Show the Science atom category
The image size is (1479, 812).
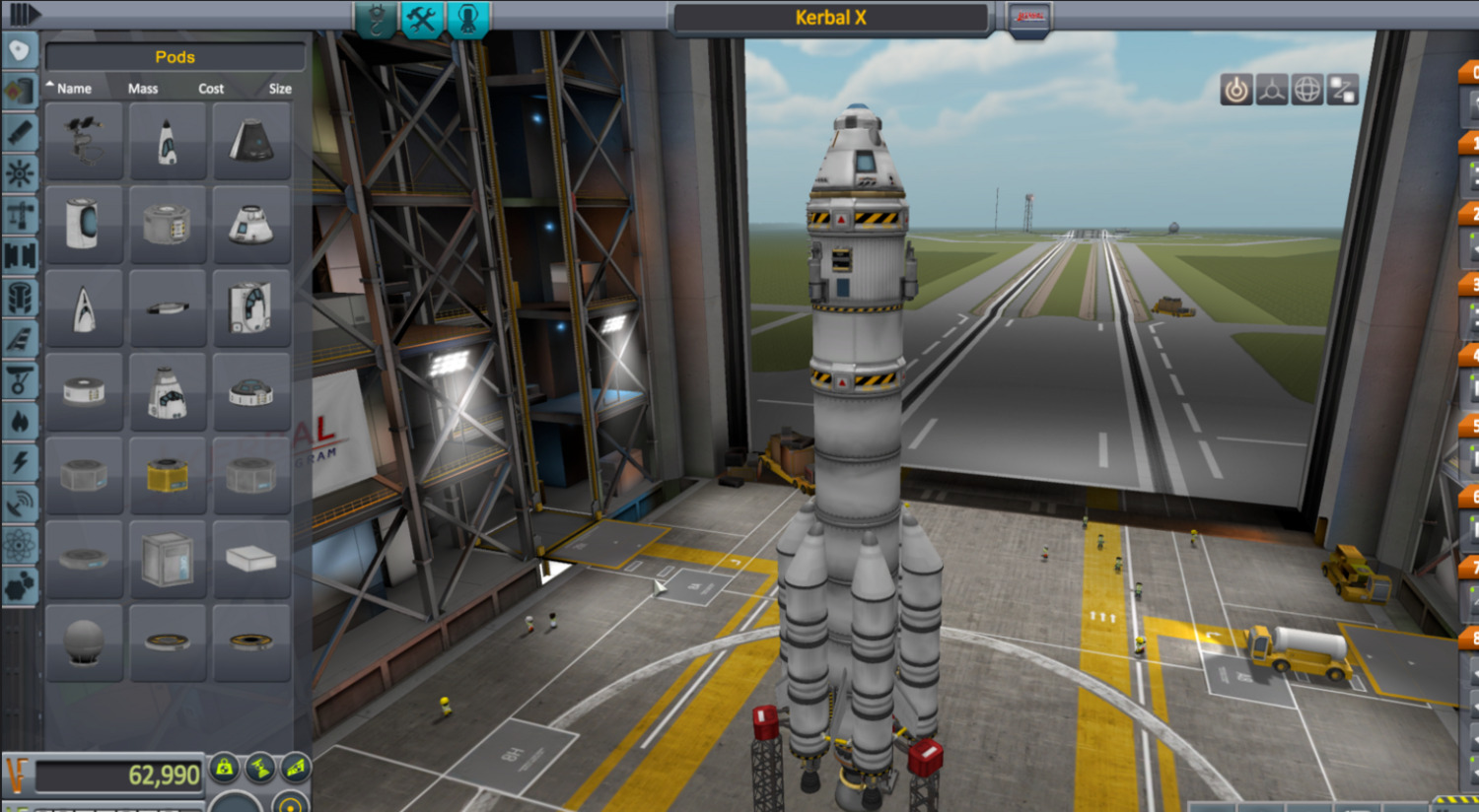(20, 545)
